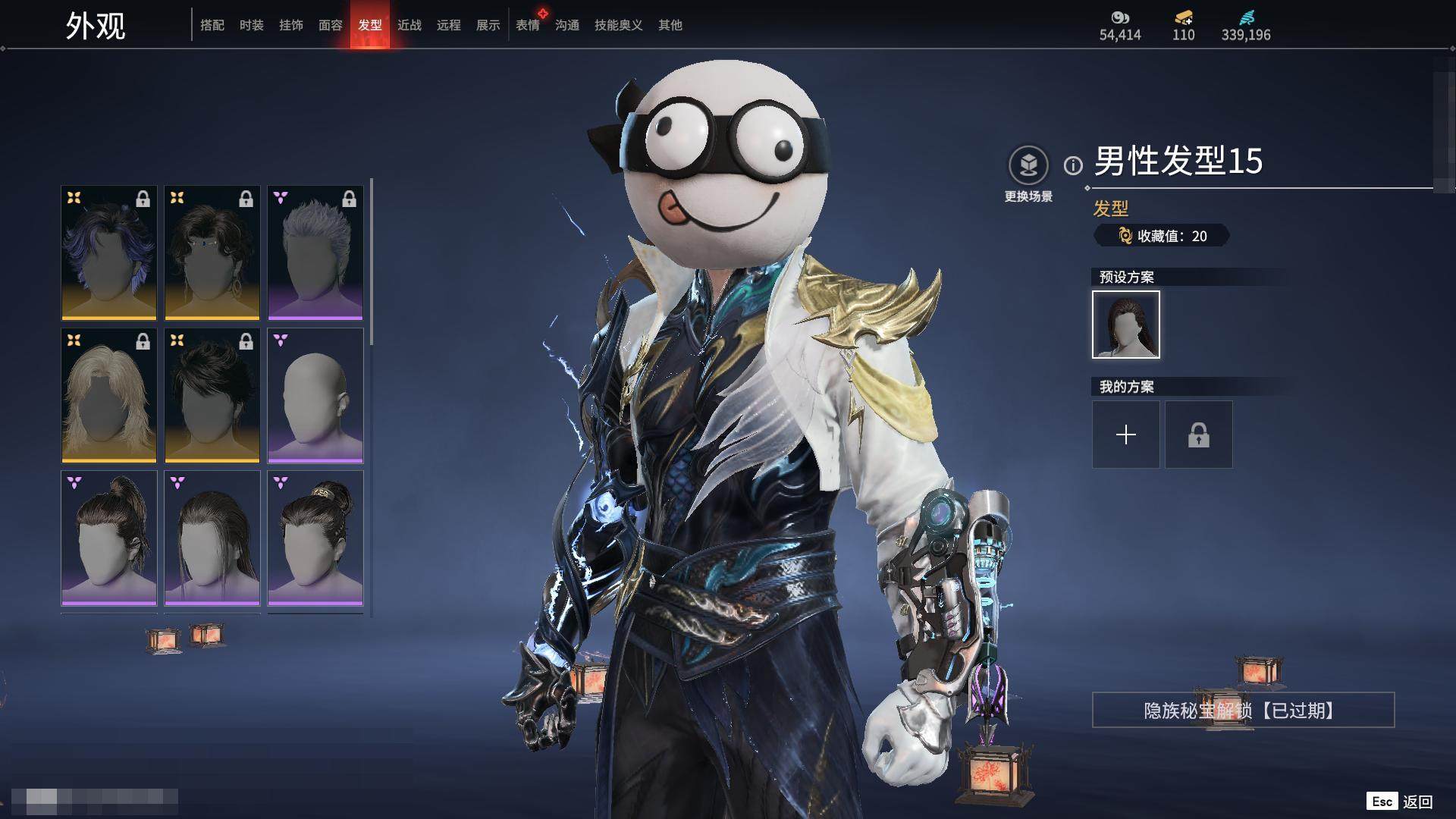This screenshot has height=819, width=1456.
Task: Switch to the 搭配 tab
Action: coord(212,25)
